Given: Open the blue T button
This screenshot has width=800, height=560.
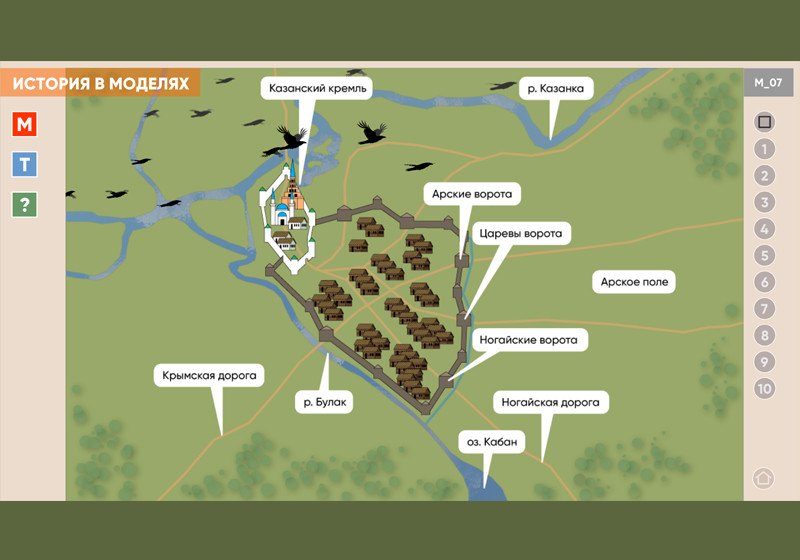Looking at the screenshot, I should [24, 165].
